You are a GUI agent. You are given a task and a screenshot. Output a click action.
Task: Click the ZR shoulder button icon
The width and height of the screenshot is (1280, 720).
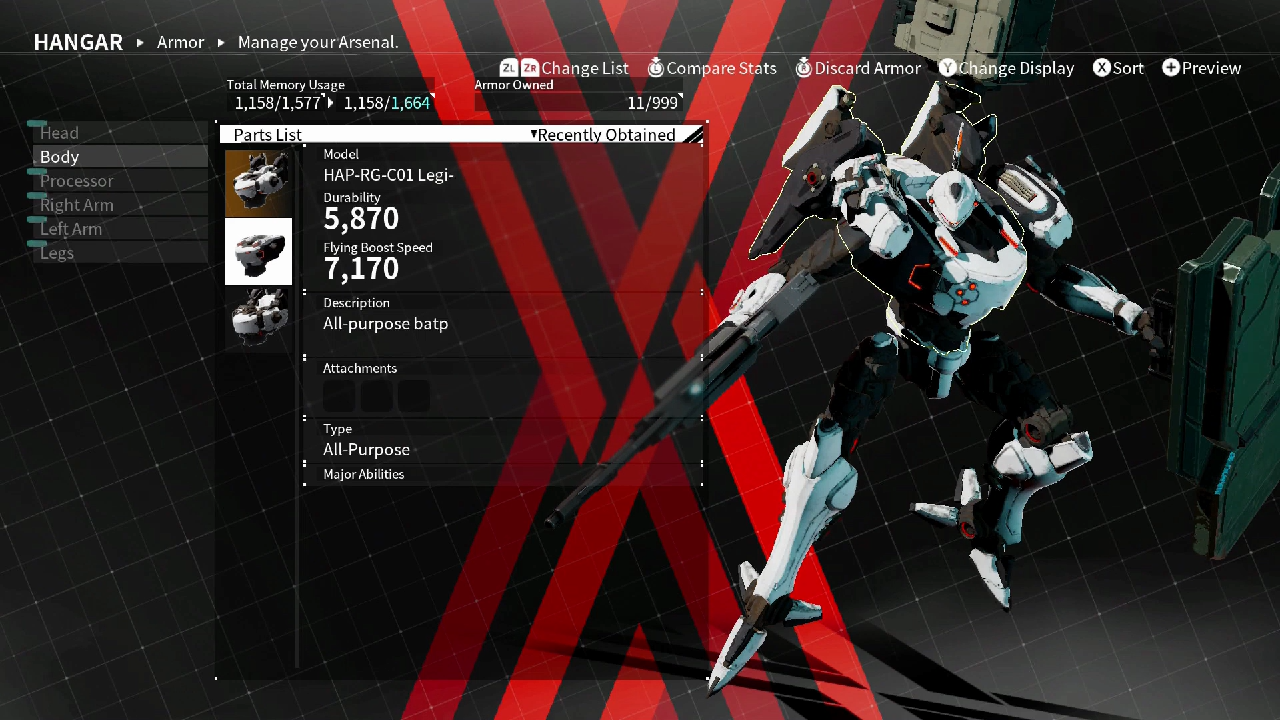531,68
